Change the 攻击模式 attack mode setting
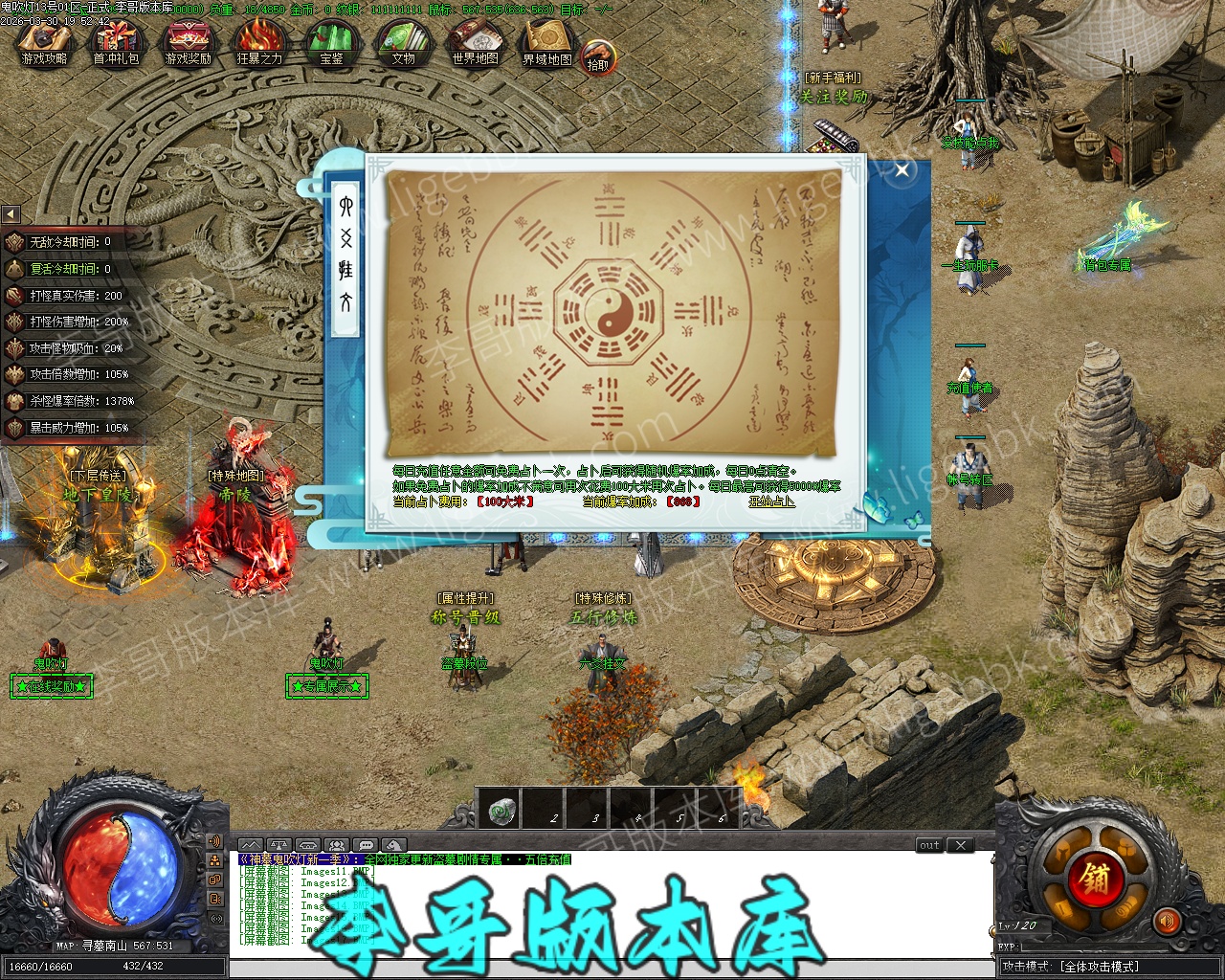Viewport: 1225px width, 980px height. pyautogui.click(x=1100, y=967)
